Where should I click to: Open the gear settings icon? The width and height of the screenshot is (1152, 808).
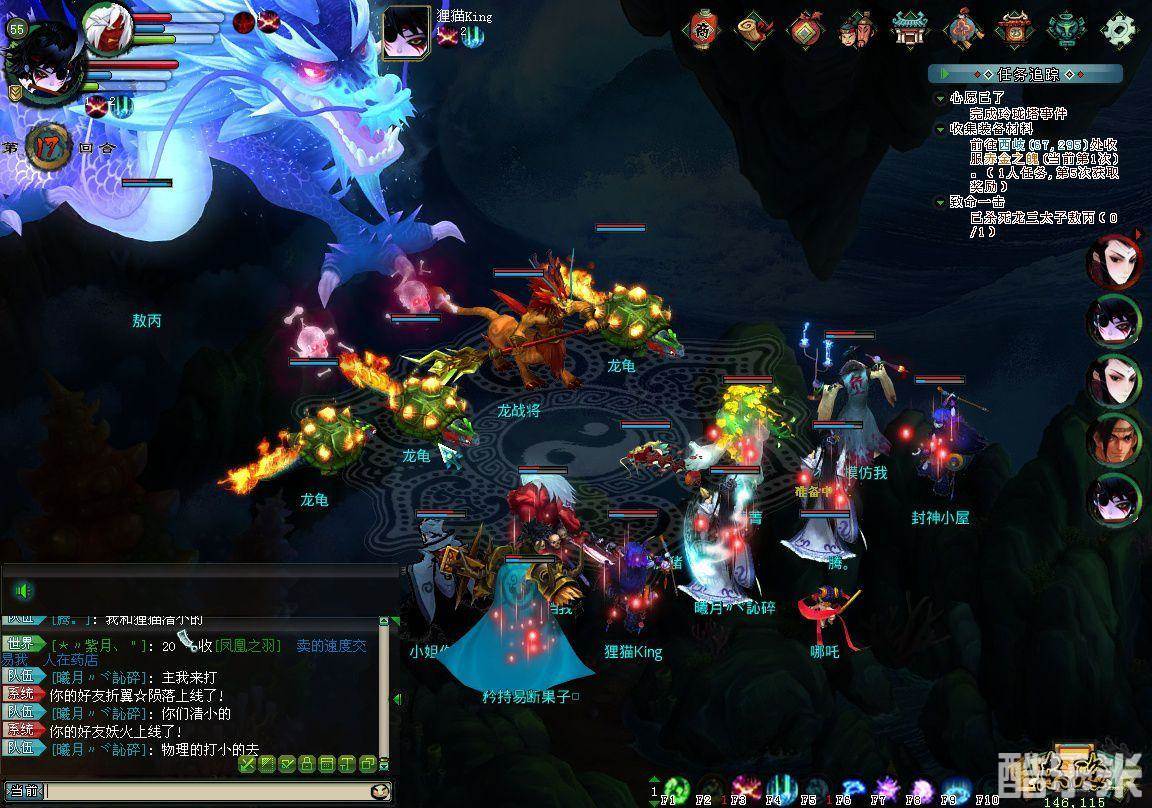click(x=1120, y=30)
